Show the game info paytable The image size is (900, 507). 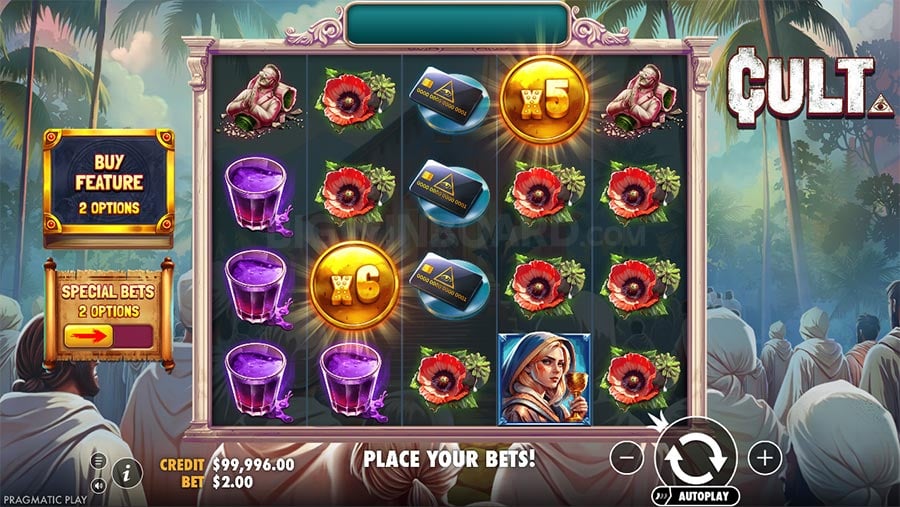pos(127,473)
